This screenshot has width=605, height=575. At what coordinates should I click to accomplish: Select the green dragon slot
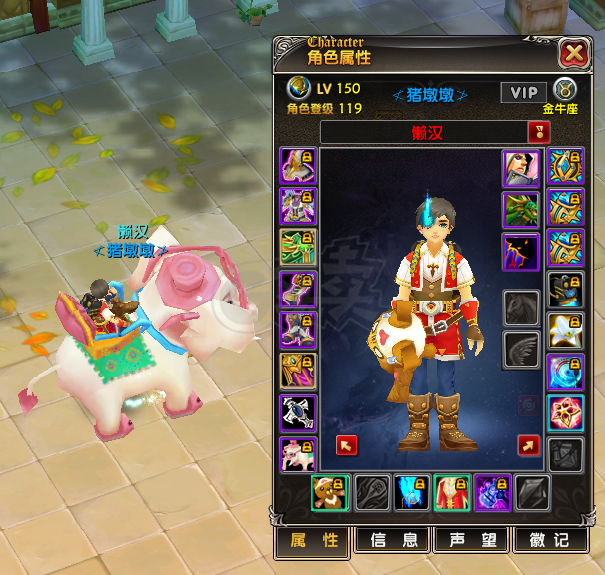(x=520, y=210)
